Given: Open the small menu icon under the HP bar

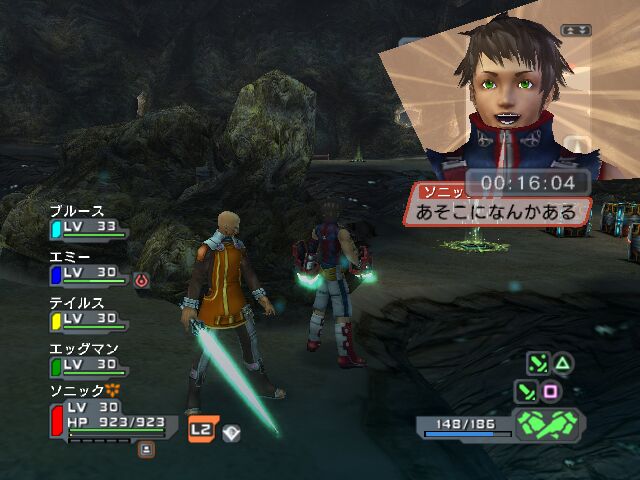Looking at the screenshot, I should [x=146, y=450].
